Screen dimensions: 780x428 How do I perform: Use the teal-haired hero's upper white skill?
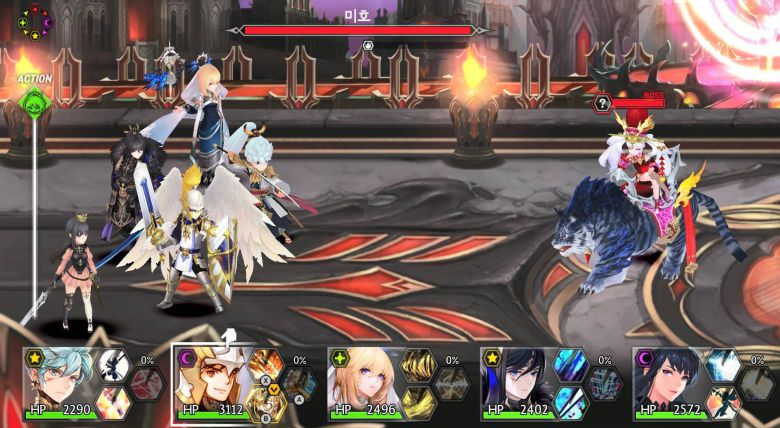tap(112, 365)
